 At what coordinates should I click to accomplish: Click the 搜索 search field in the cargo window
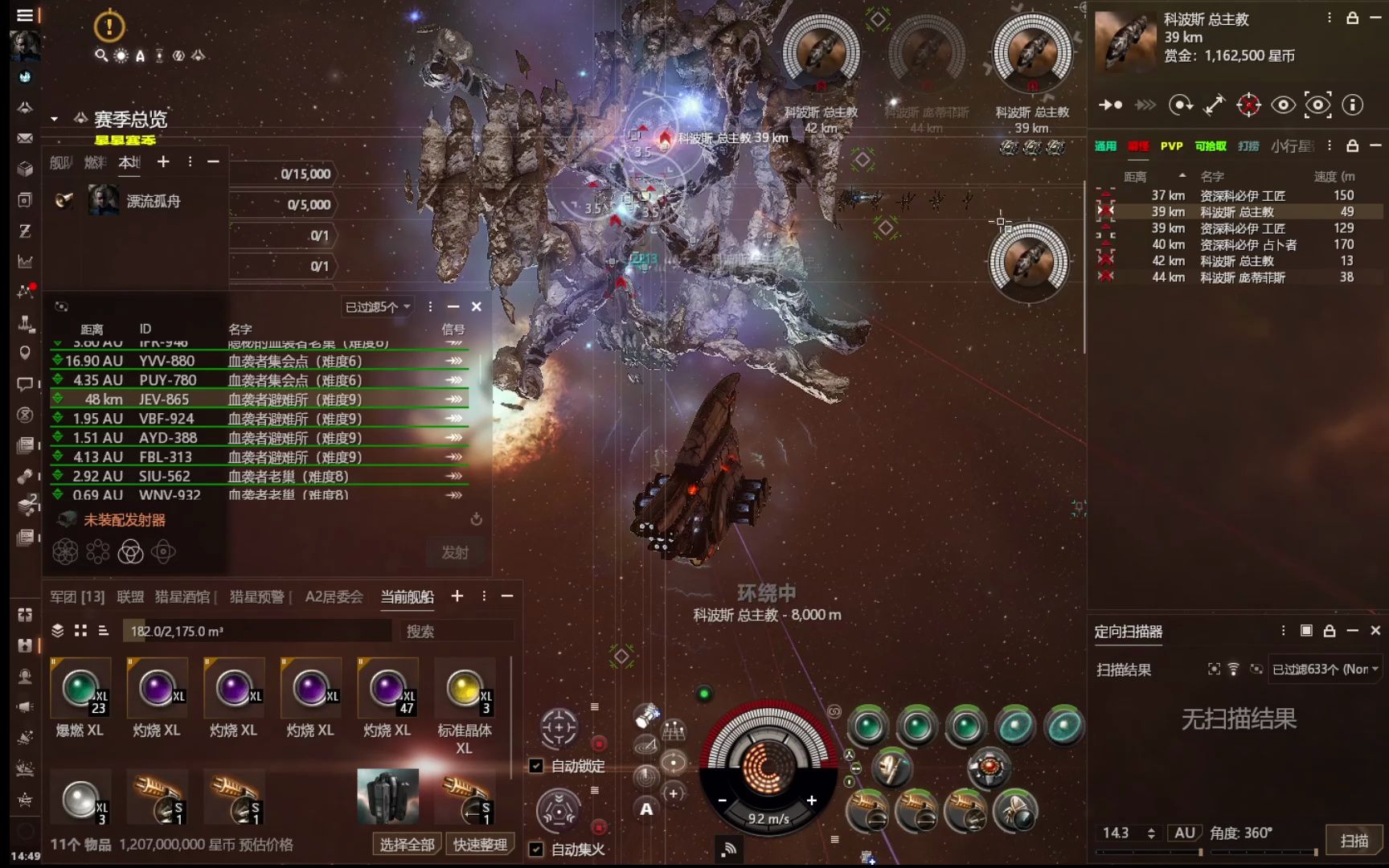(x=450, y=631)
